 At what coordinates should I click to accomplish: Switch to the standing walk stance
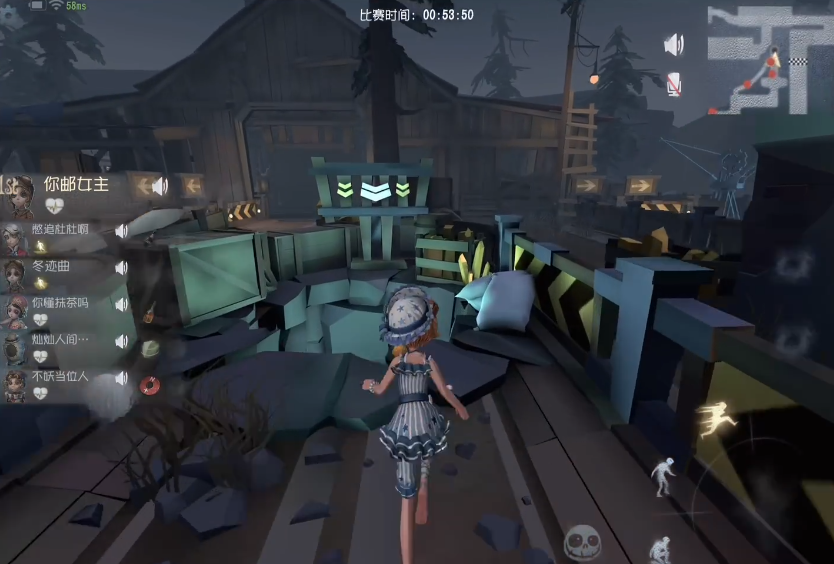(x=661, y=478)
